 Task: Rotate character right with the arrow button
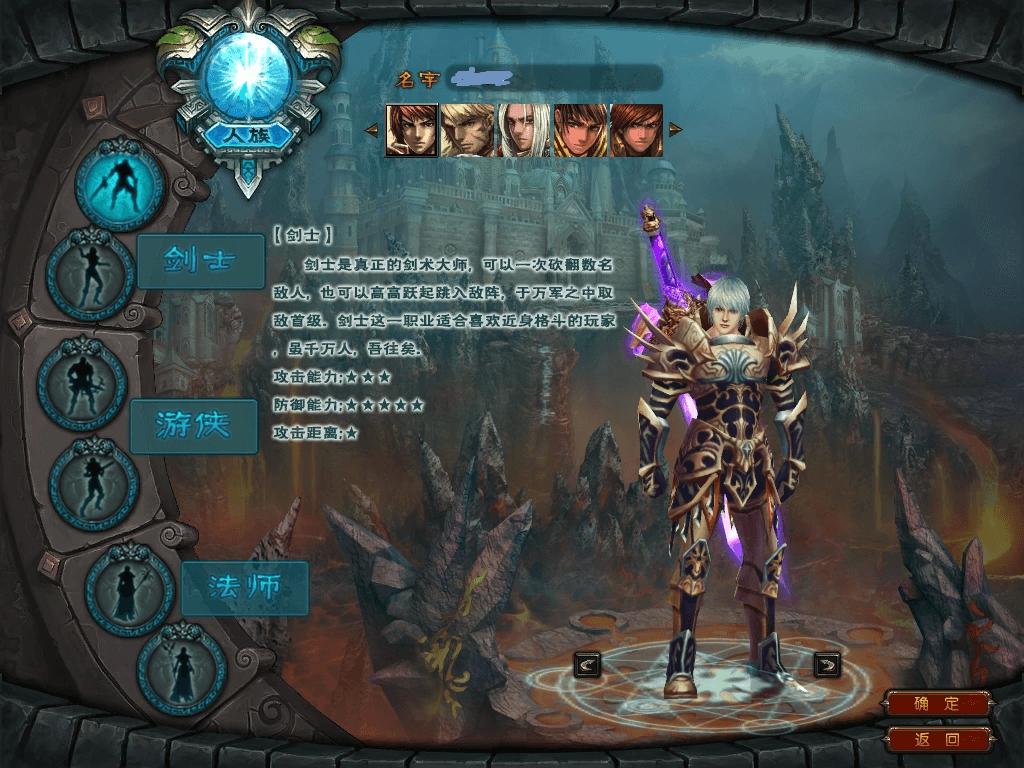827,663
